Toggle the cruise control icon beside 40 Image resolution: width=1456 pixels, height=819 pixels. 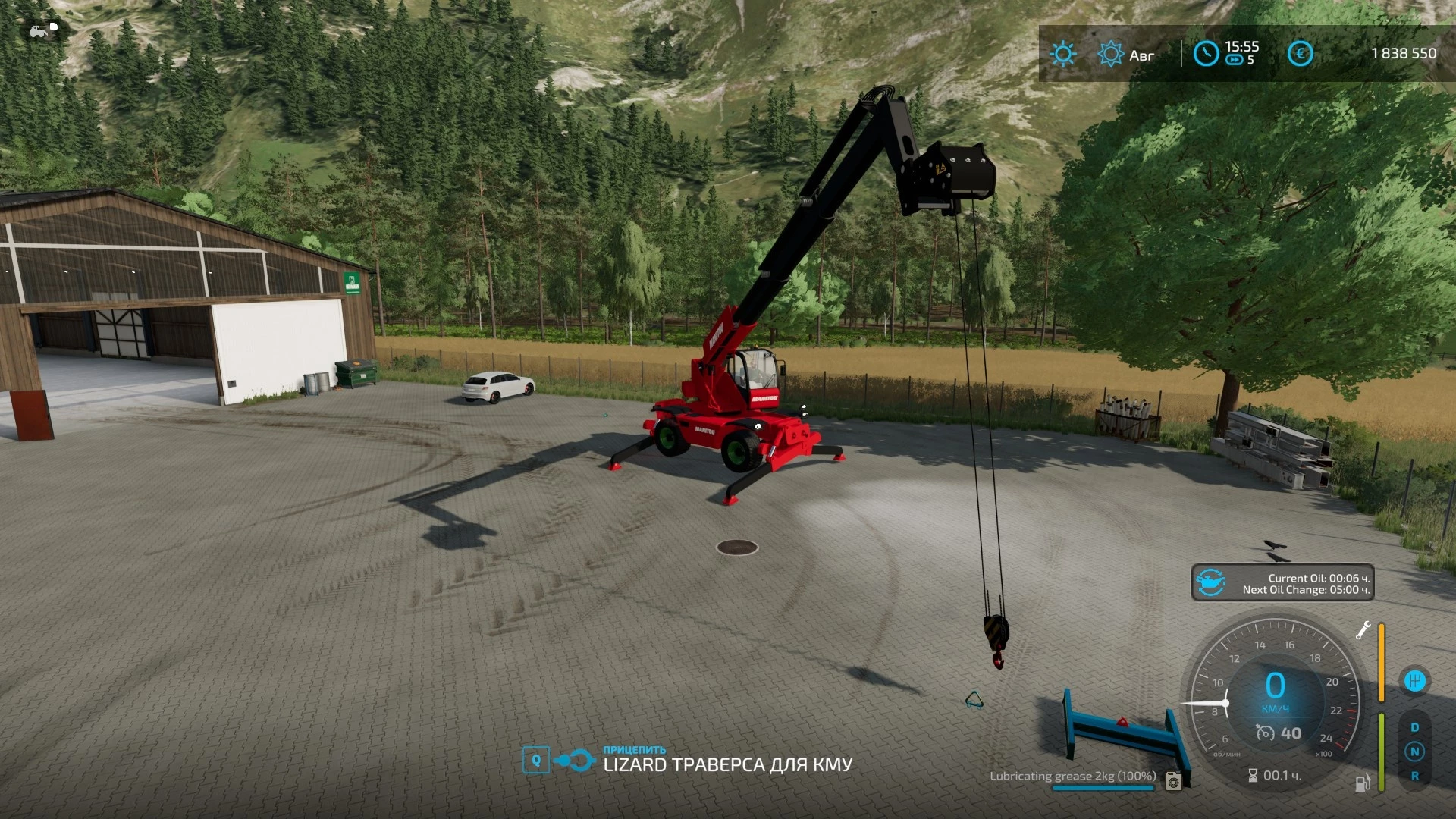[1265, 733]
